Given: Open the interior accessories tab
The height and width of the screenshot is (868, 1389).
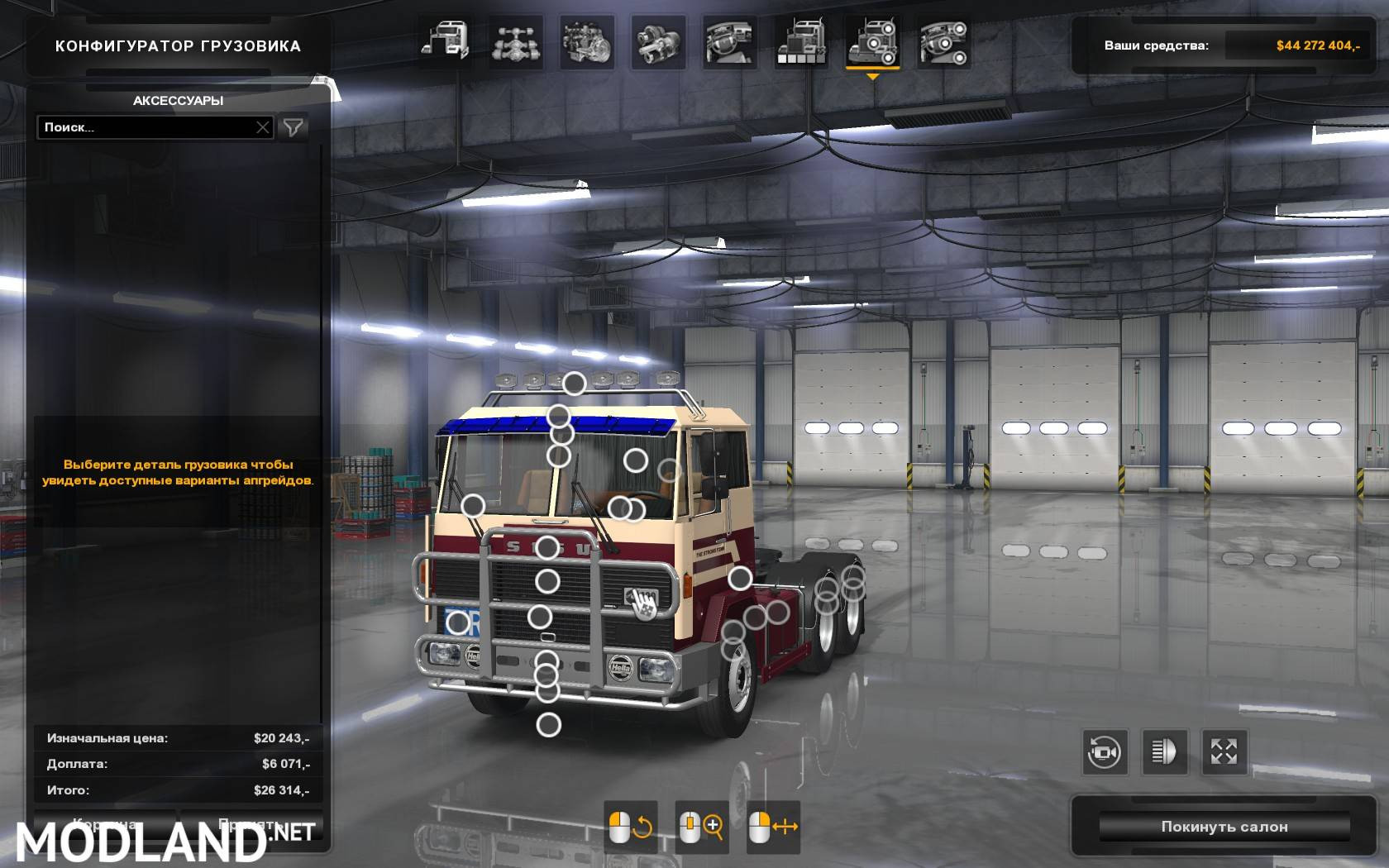Looking at the screenshot, I should 943,41.
